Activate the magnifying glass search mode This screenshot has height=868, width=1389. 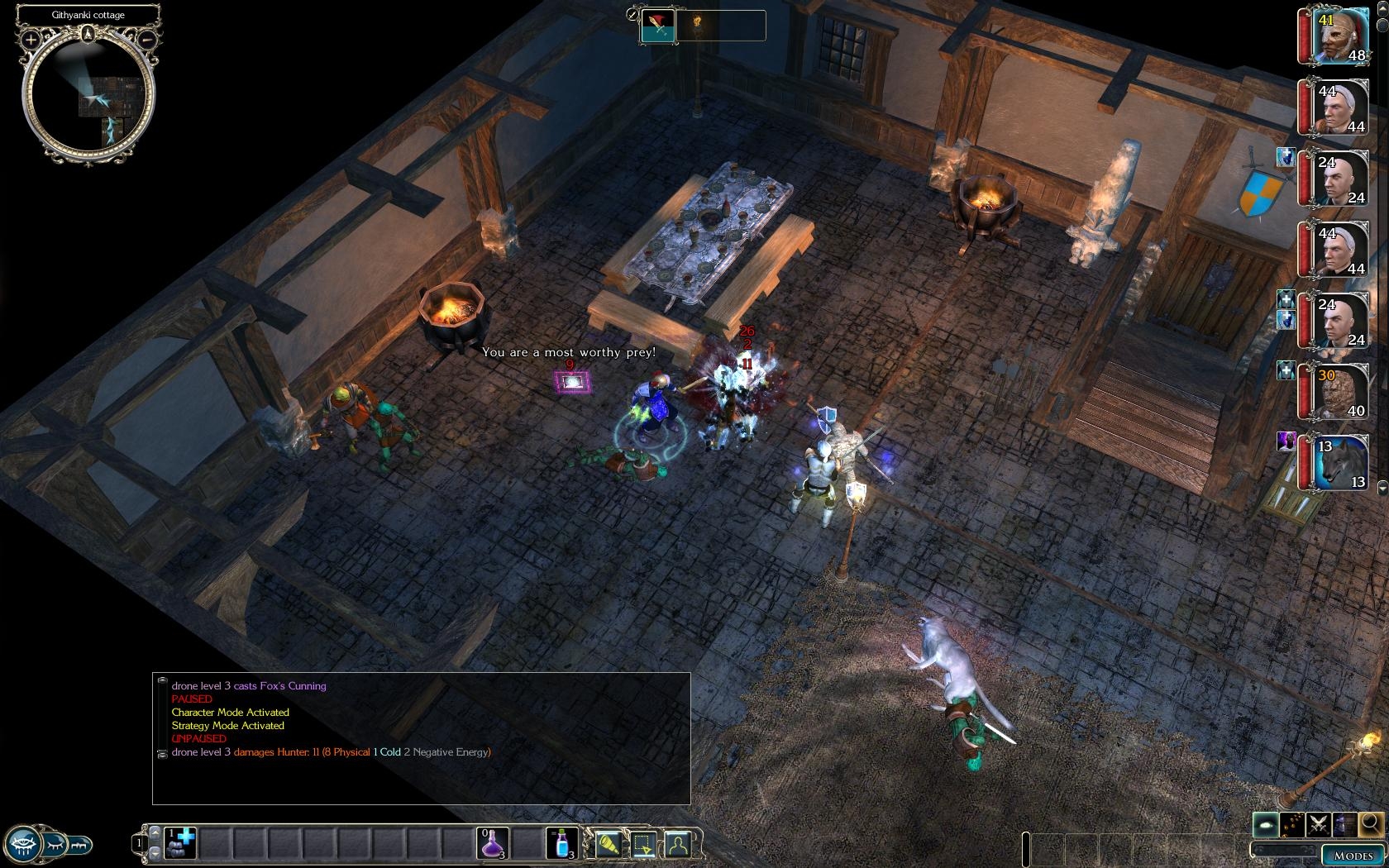1370,824
